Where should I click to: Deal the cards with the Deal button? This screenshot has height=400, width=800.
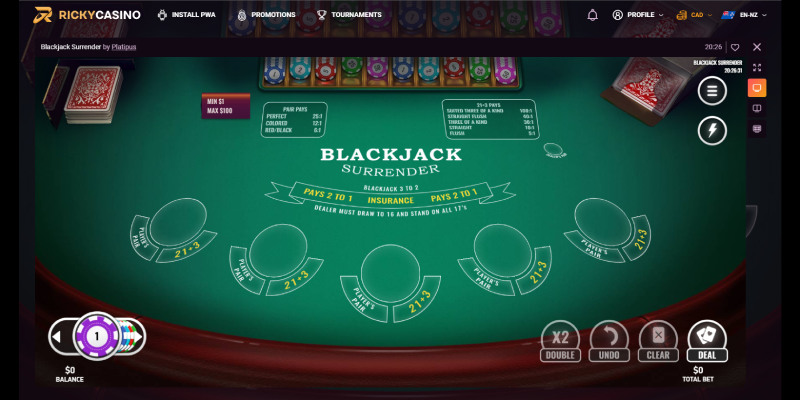707,339
